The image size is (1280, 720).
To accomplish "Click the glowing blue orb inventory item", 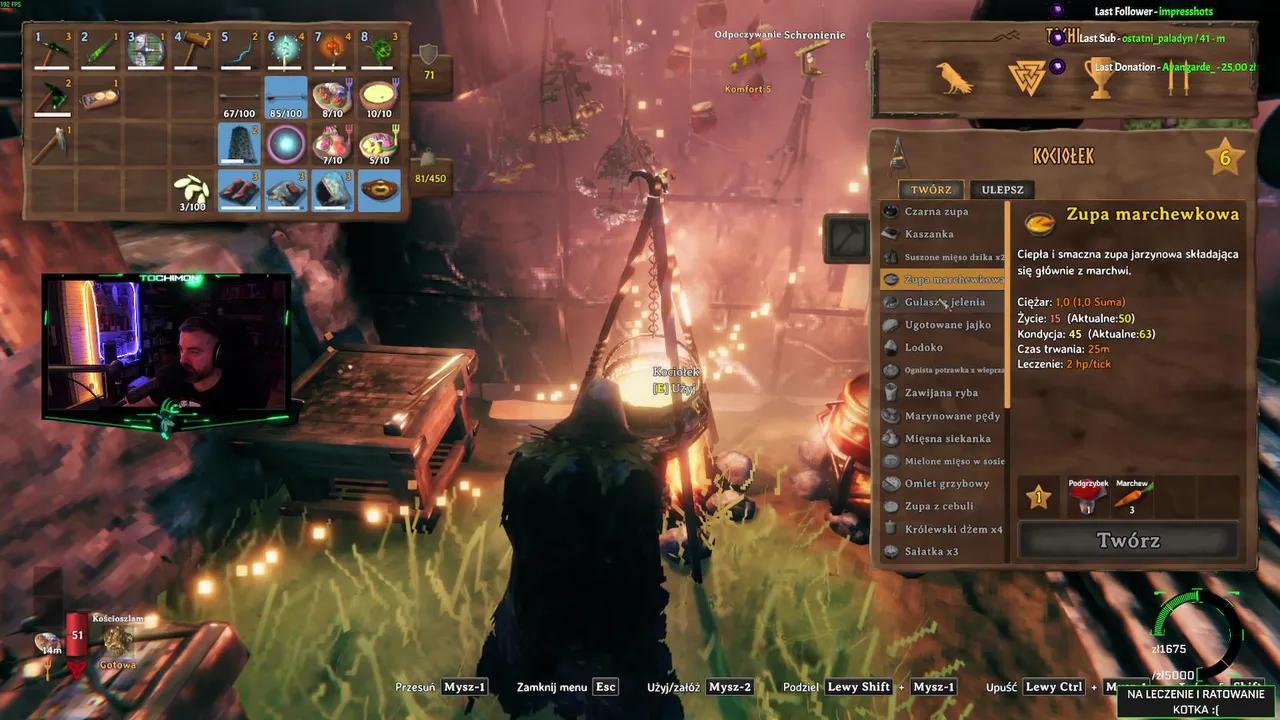I will tap(285, 144).
